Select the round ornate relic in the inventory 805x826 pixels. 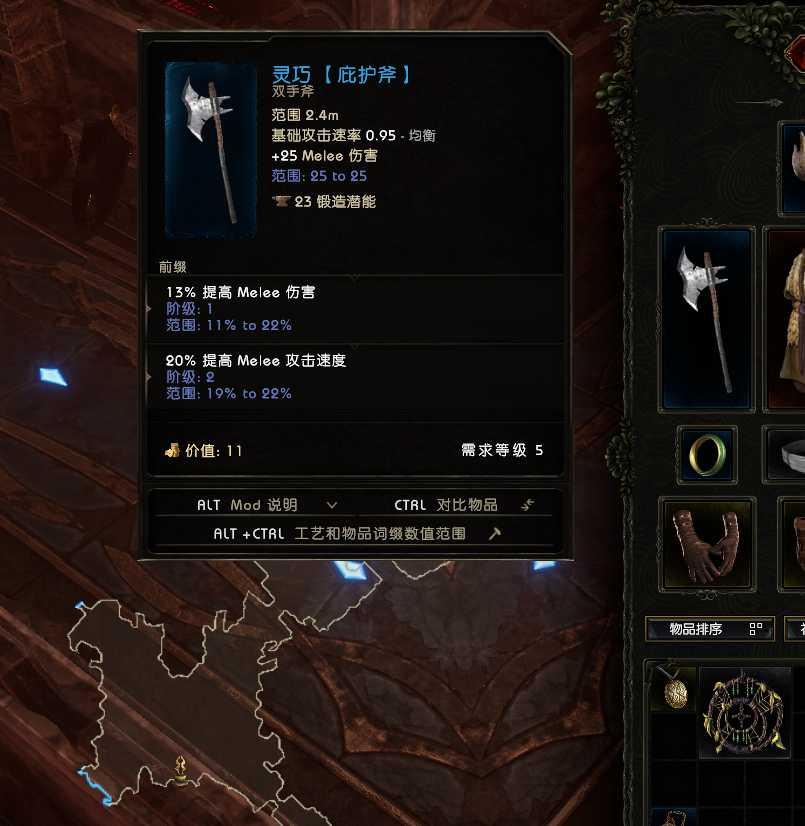pyautogui.click(x=745, y=714)
